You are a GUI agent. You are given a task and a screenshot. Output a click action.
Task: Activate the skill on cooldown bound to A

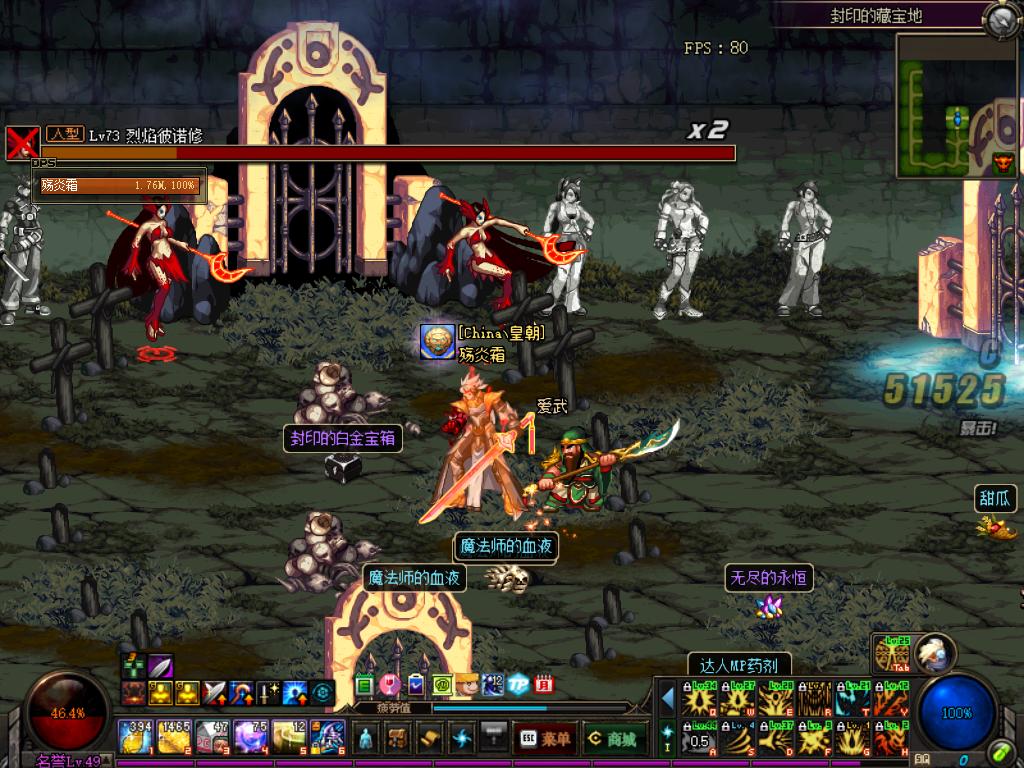[x=699, y=739]
